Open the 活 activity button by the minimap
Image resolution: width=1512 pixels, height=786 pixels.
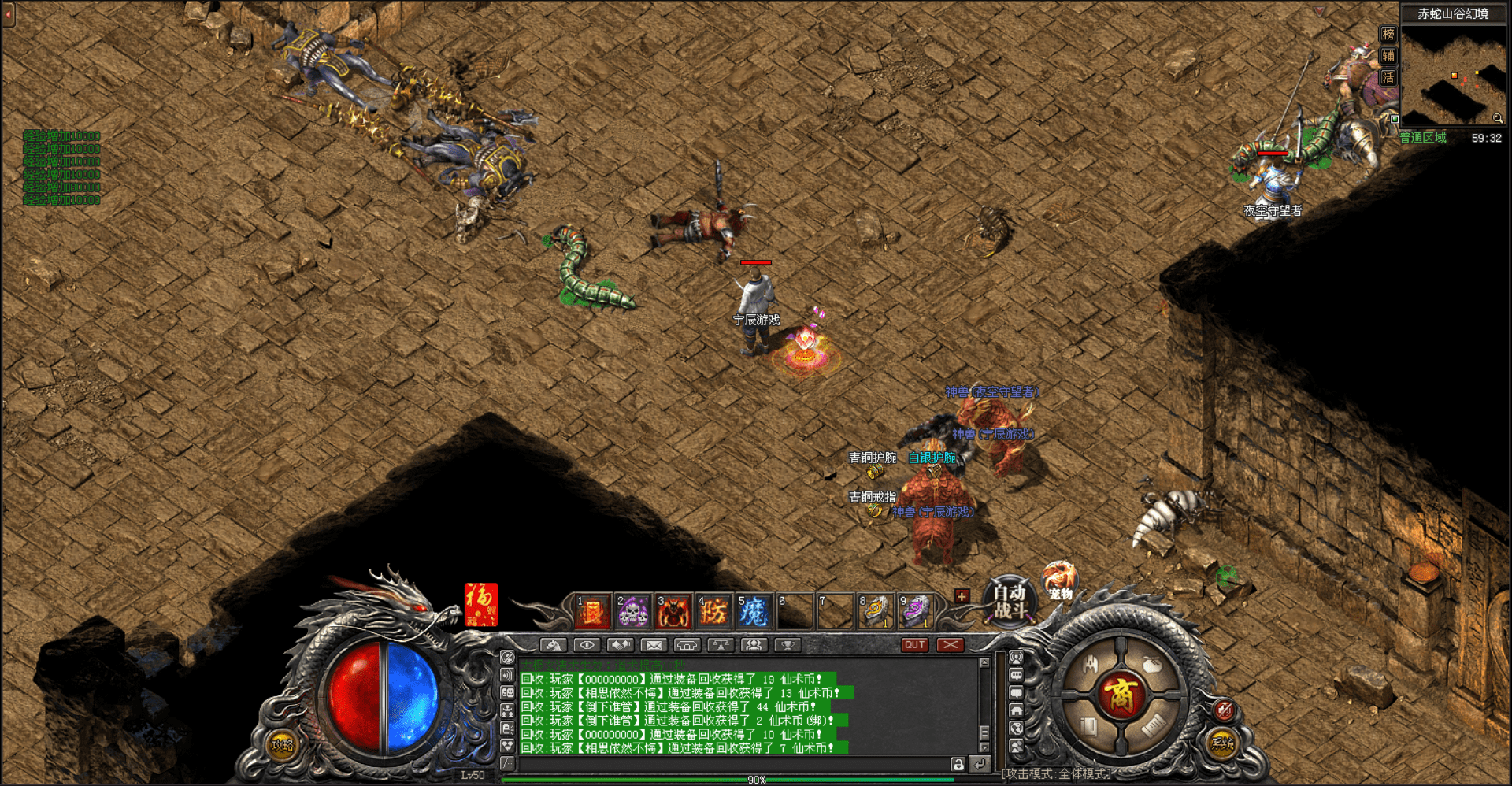pyautogui.click(x=1388, y=77)
